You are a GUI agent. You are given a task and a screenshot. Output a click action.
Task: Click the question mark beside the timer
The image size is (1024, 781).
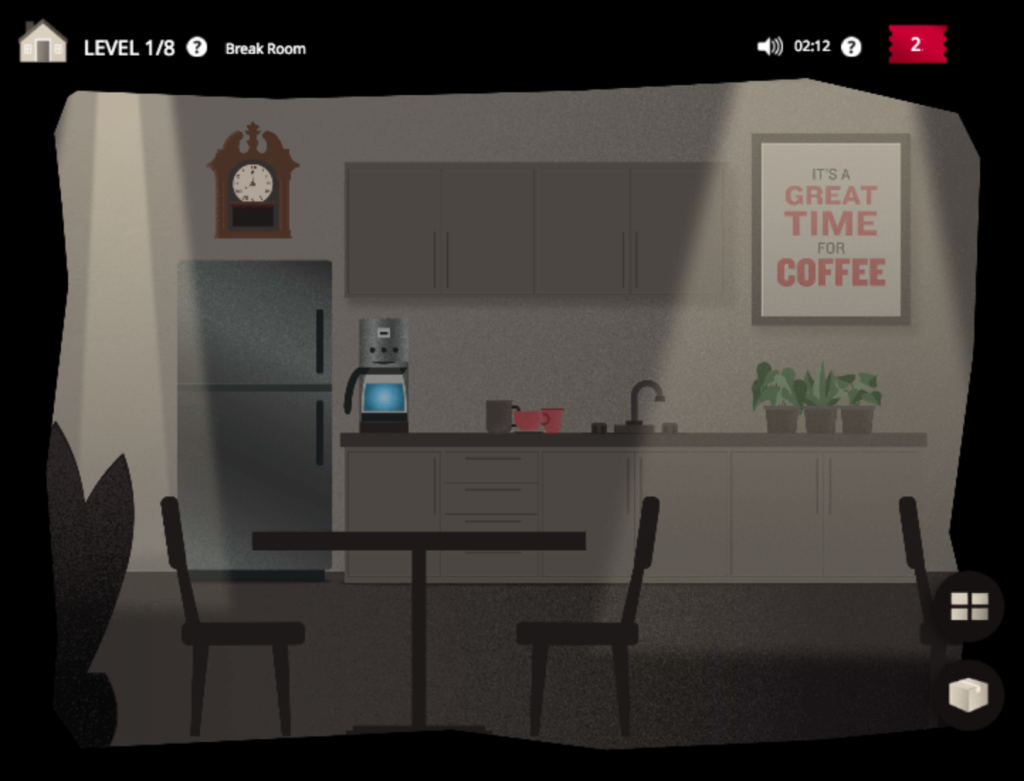coord(851,47)
